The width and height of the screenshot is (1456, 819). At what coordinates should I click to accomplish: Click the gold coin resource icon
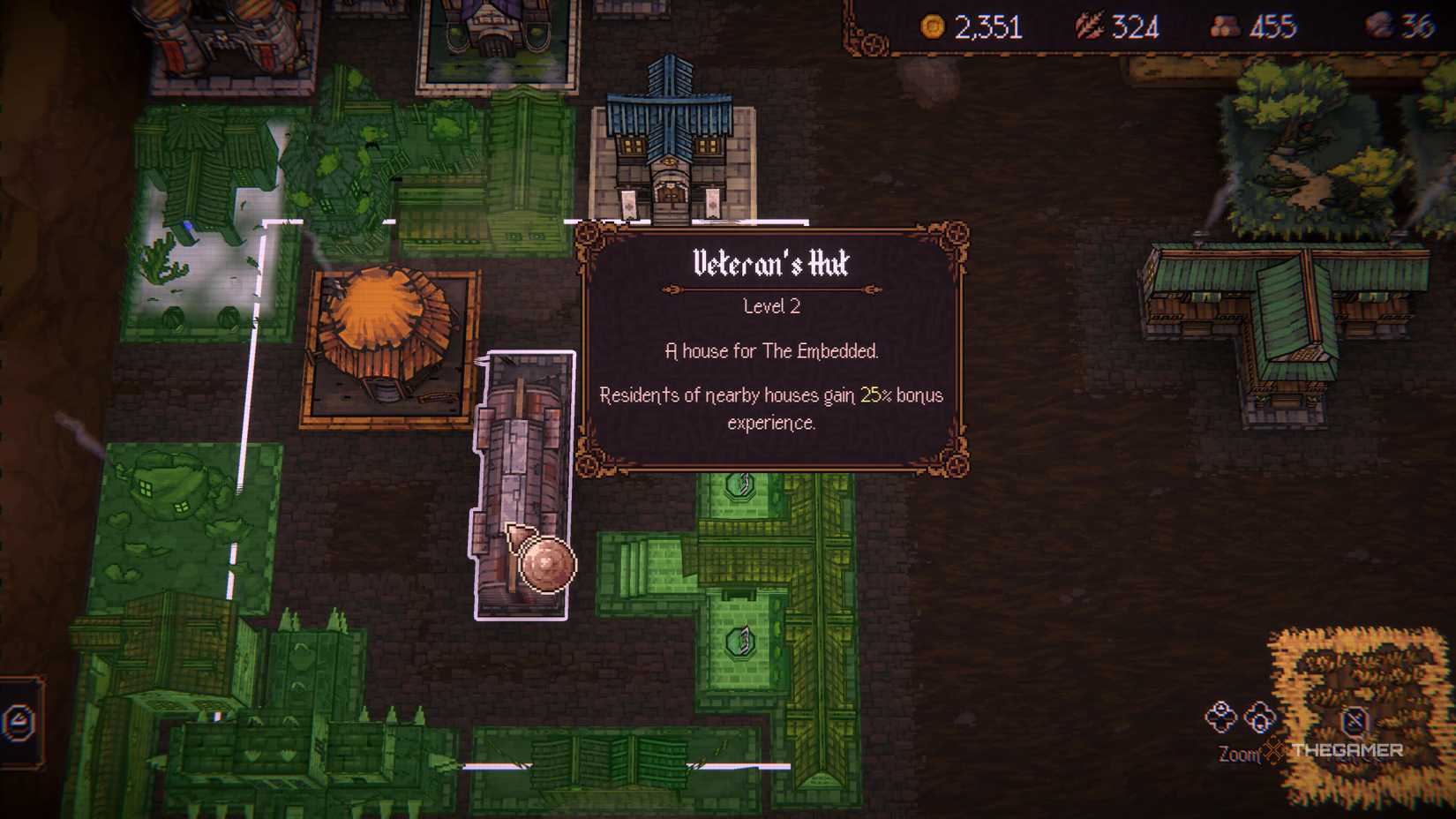(933, 27)
